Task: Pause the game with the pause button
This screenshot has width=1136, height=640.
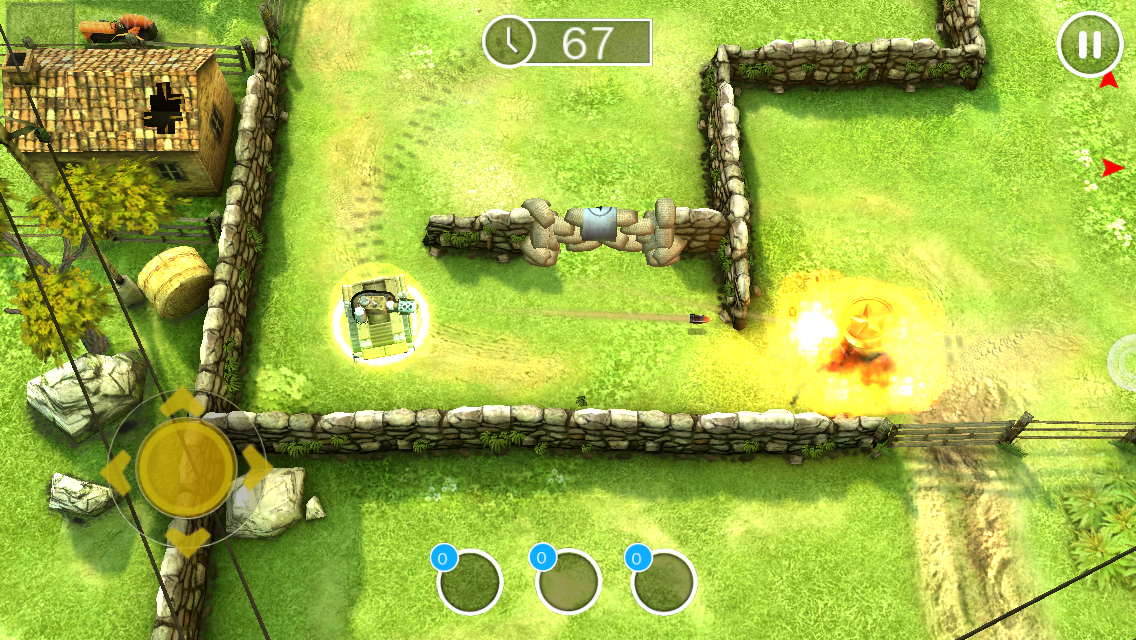Action: coord(1089,45)
